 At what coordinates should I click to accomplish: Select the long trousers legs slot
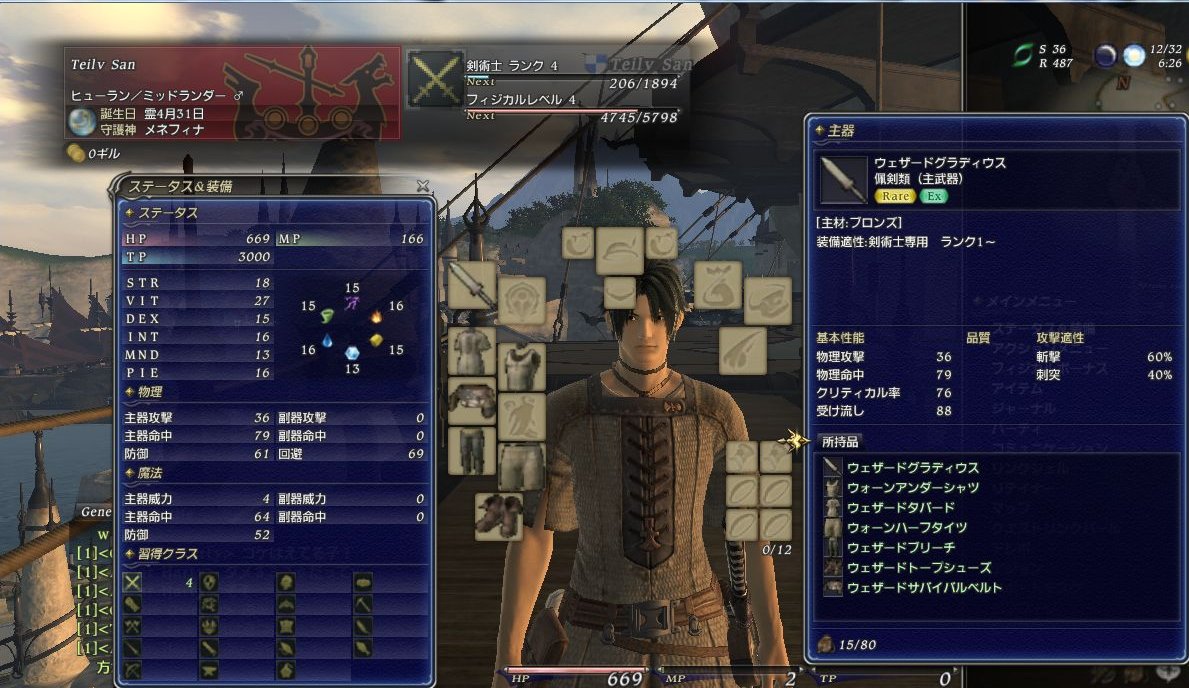point(472,450)
